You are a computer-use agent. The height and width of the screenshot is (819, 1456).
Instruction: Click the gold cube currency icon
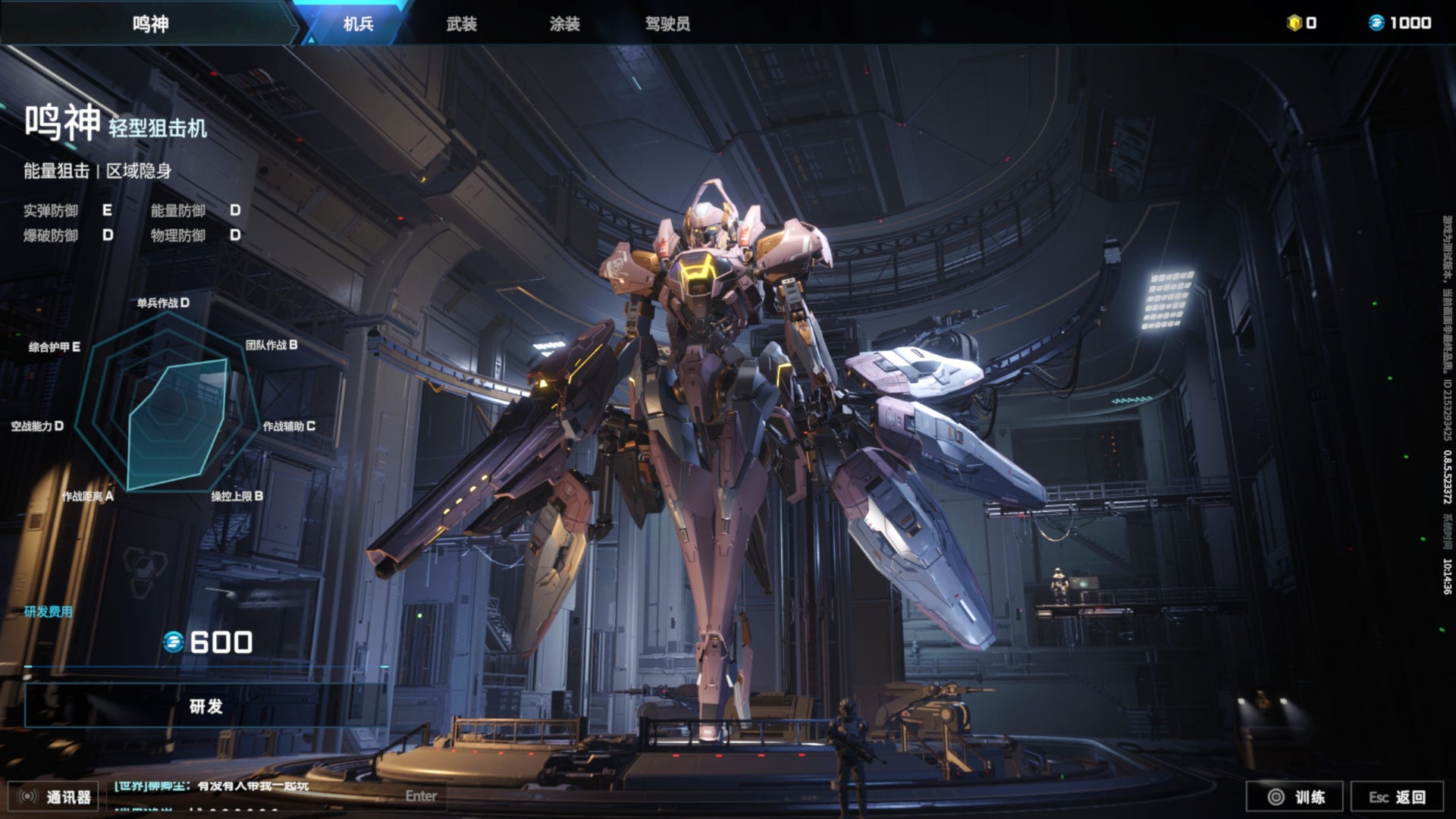(1294, 23)
